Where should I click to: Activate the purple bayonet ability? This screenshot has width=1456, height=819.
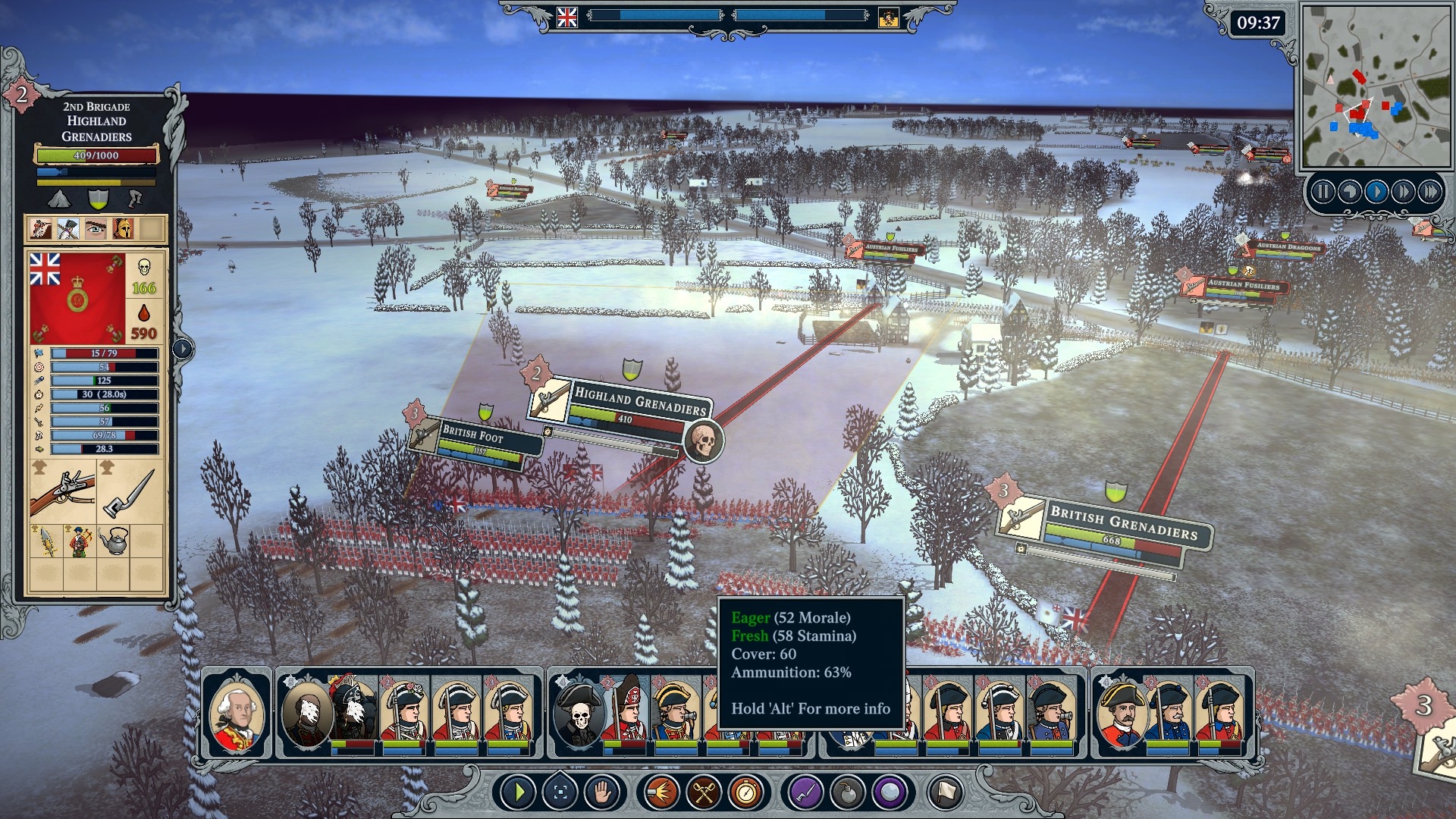coord(805,793)
